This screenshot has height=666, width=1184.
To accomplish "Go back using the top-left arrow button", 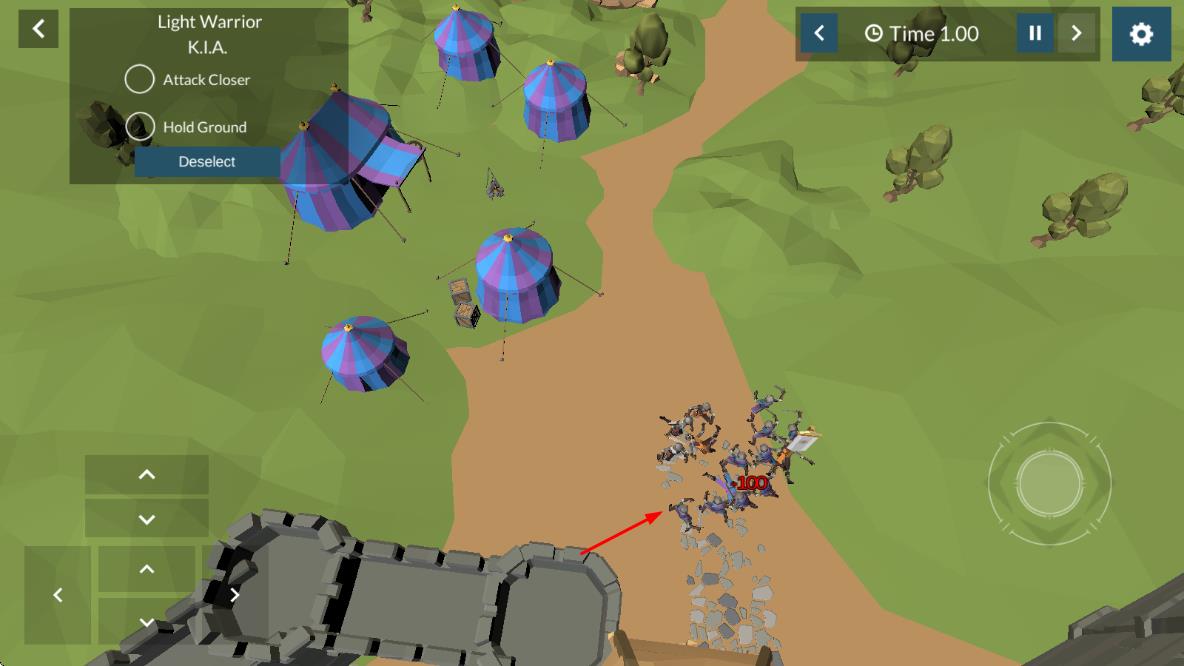I will [38, 29].
